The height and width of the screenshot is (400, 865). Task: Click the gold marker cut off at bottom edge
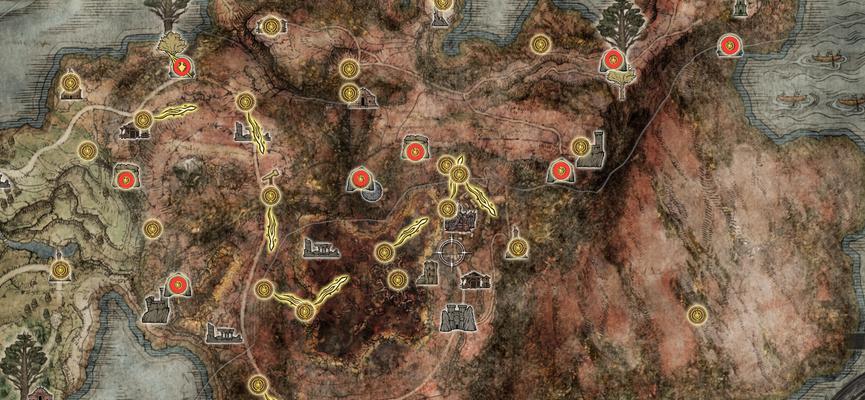pos(259,385)
